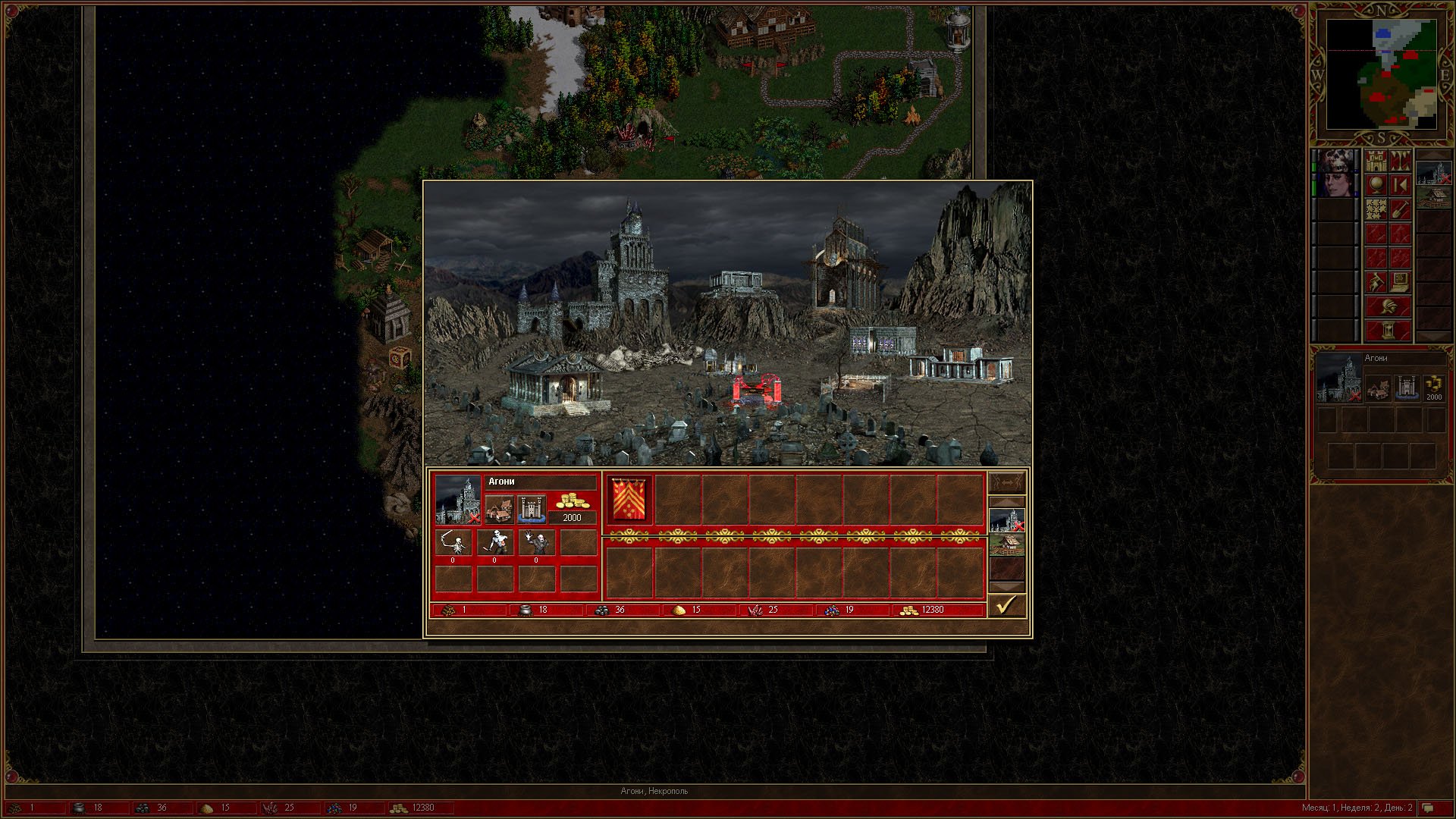Select the dark-haired woman hero portrait
This screenshot has height=819, width=1456.
1336,186
